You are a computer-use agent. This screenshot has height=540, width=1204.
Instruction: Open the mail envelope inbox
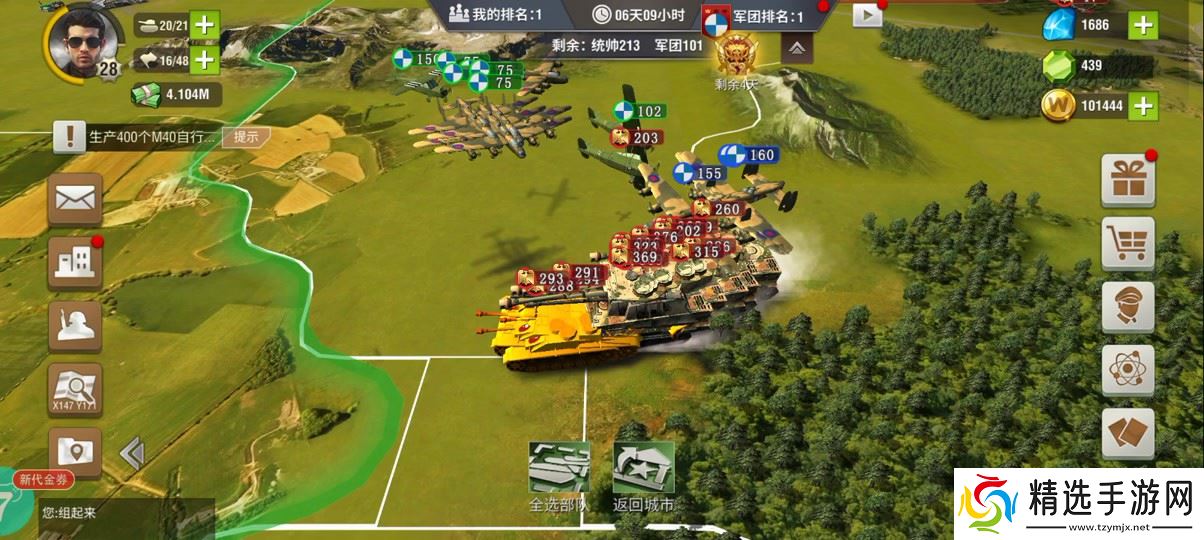tap(75, 200)
